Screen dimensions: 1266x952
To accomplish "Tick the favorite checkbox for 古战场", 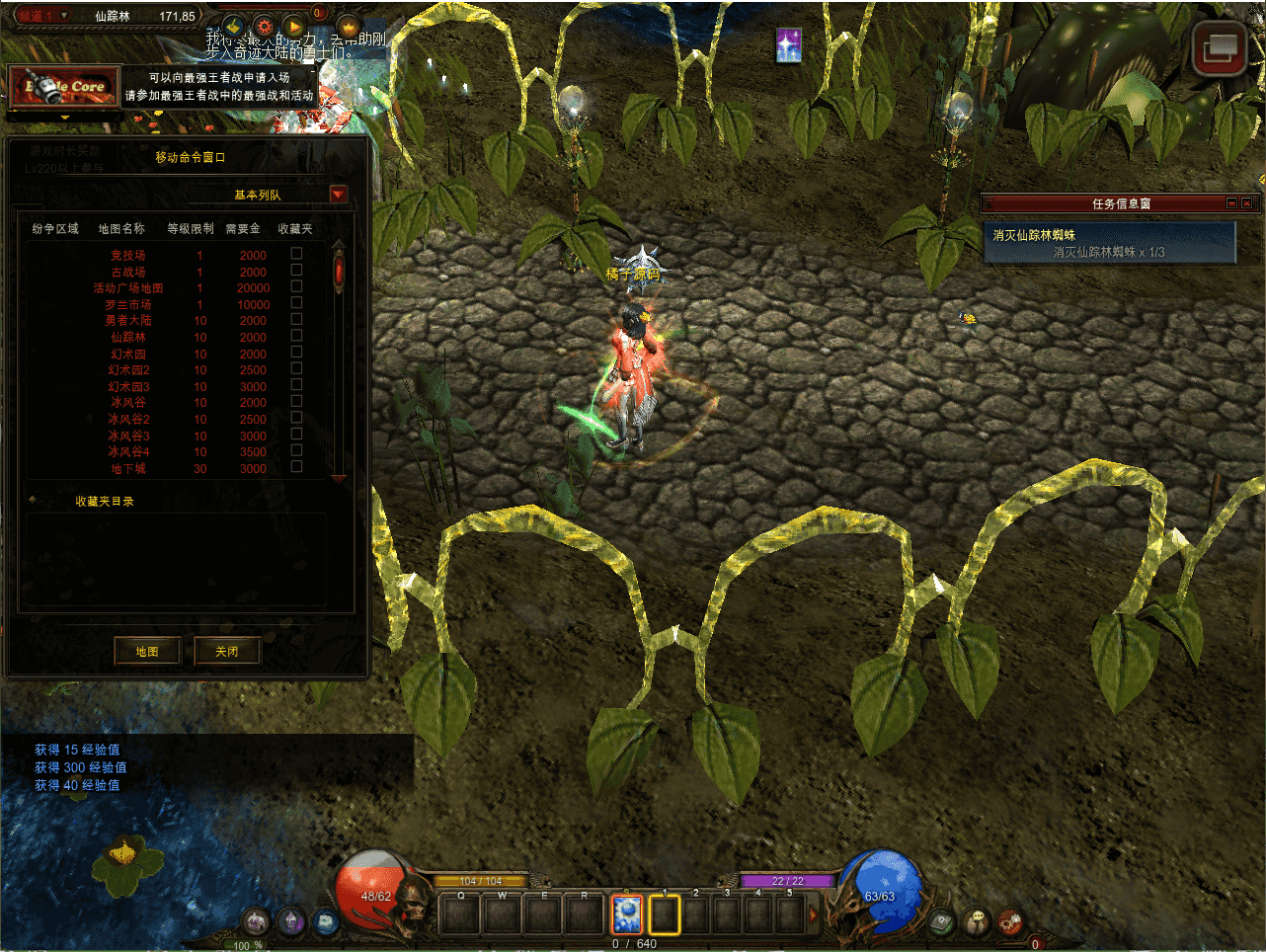I will point(296,270).
